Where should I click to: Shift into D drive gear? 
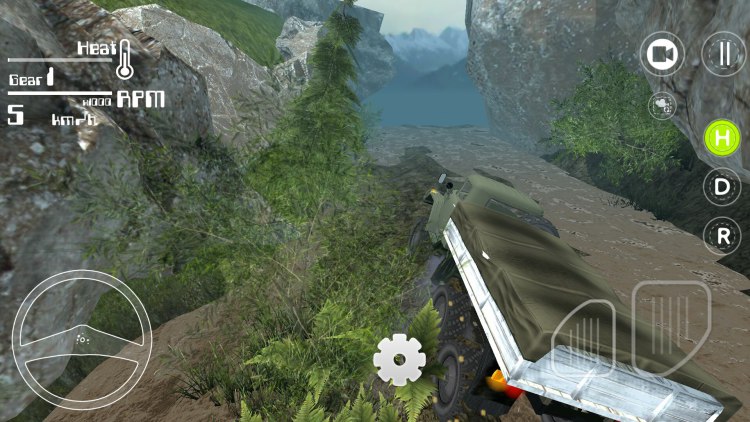(722, 186)
